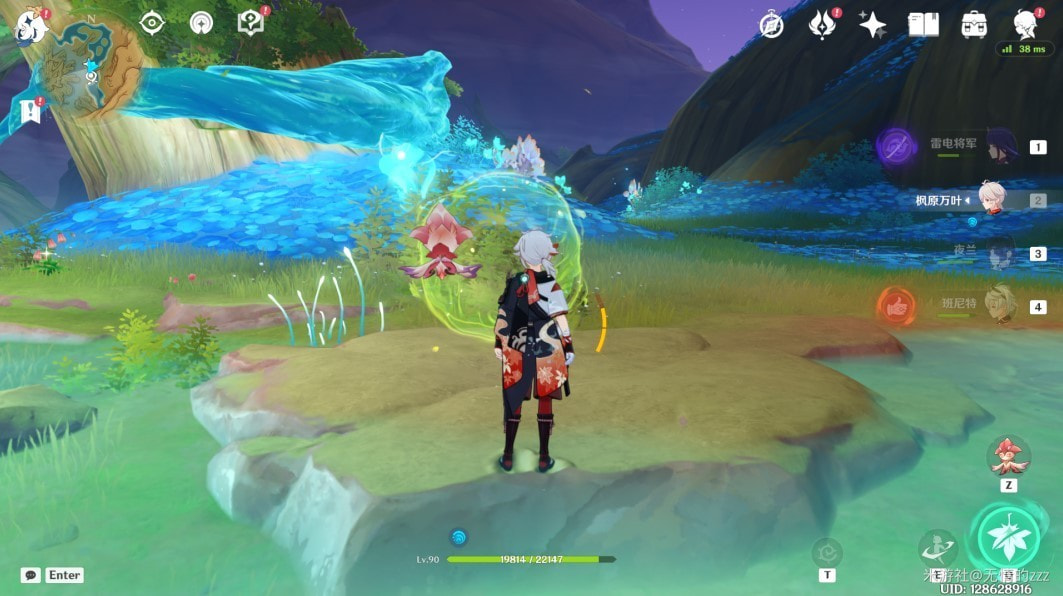Viewport: 1063px width, 596px height.
Task: Click the round arch icon beside the eye
Action: pos(201,23)
